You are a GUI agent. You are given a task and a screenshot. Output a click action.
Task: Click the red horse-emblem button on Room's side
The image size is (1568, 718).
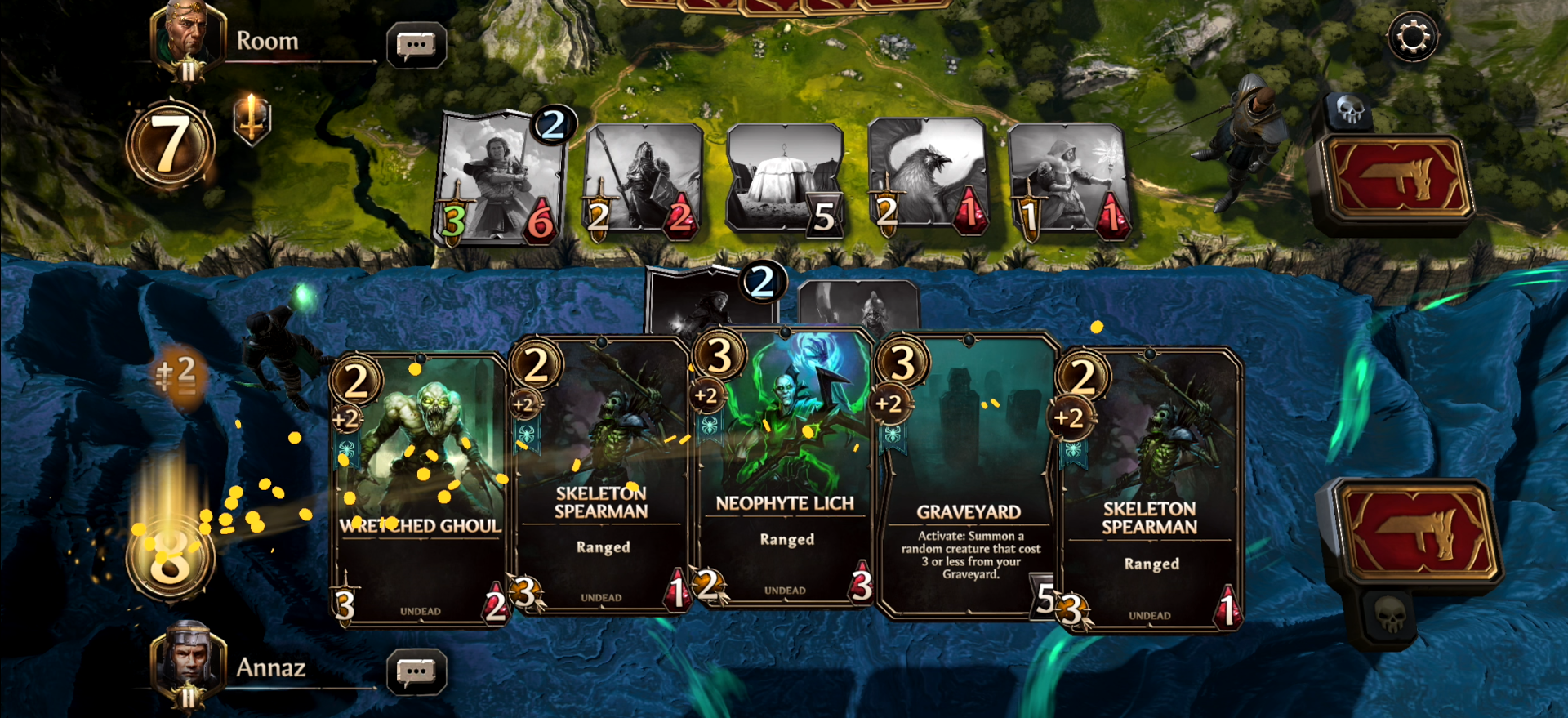pyautogui.click(x=1395, y=180)
